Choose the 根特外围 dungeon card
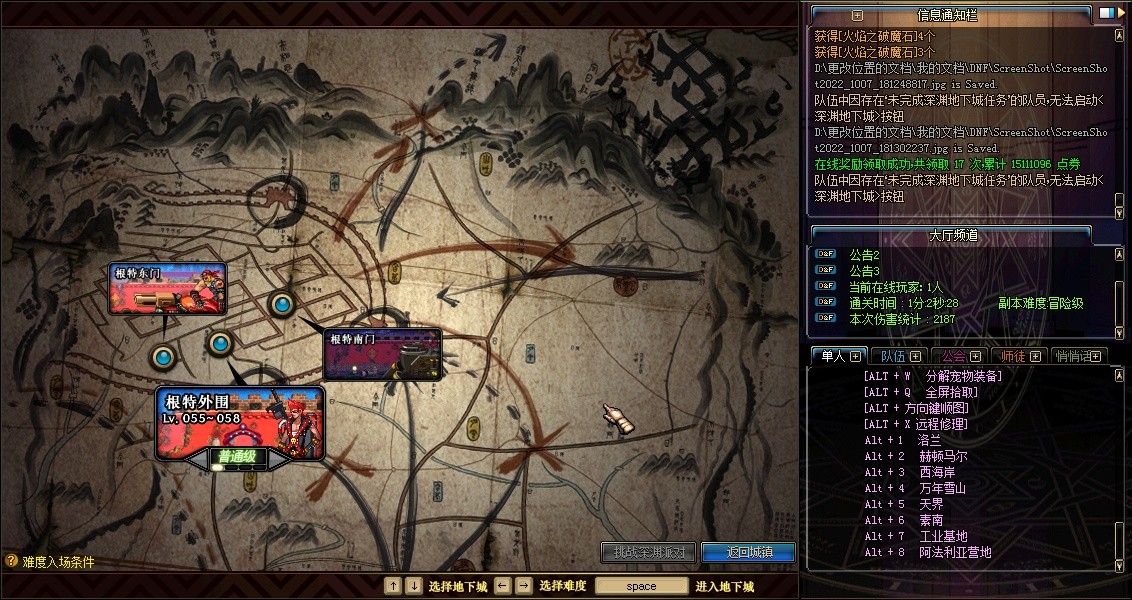 [x=239, y=420]
